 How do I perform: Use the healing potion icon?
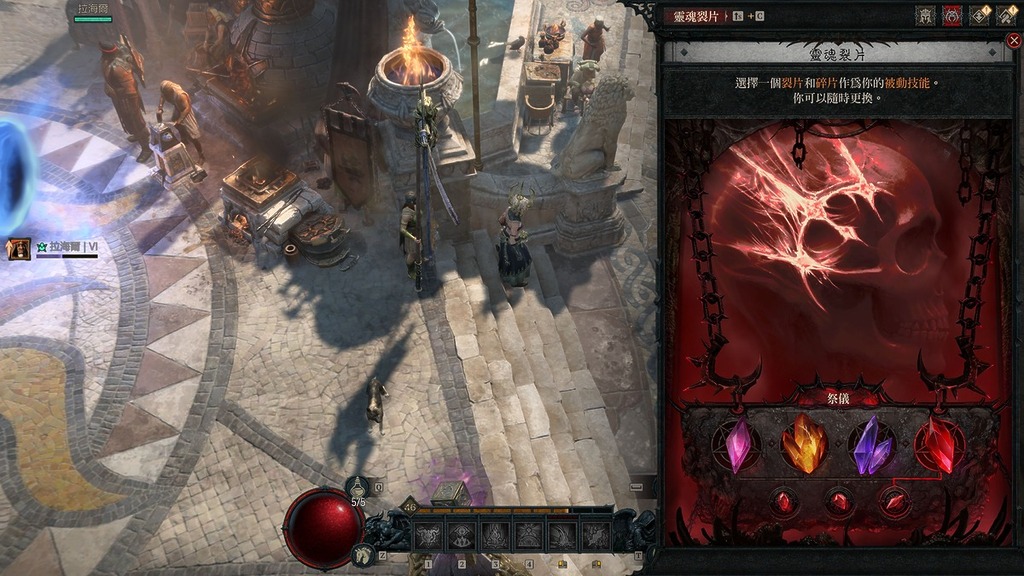pos(358,487)
